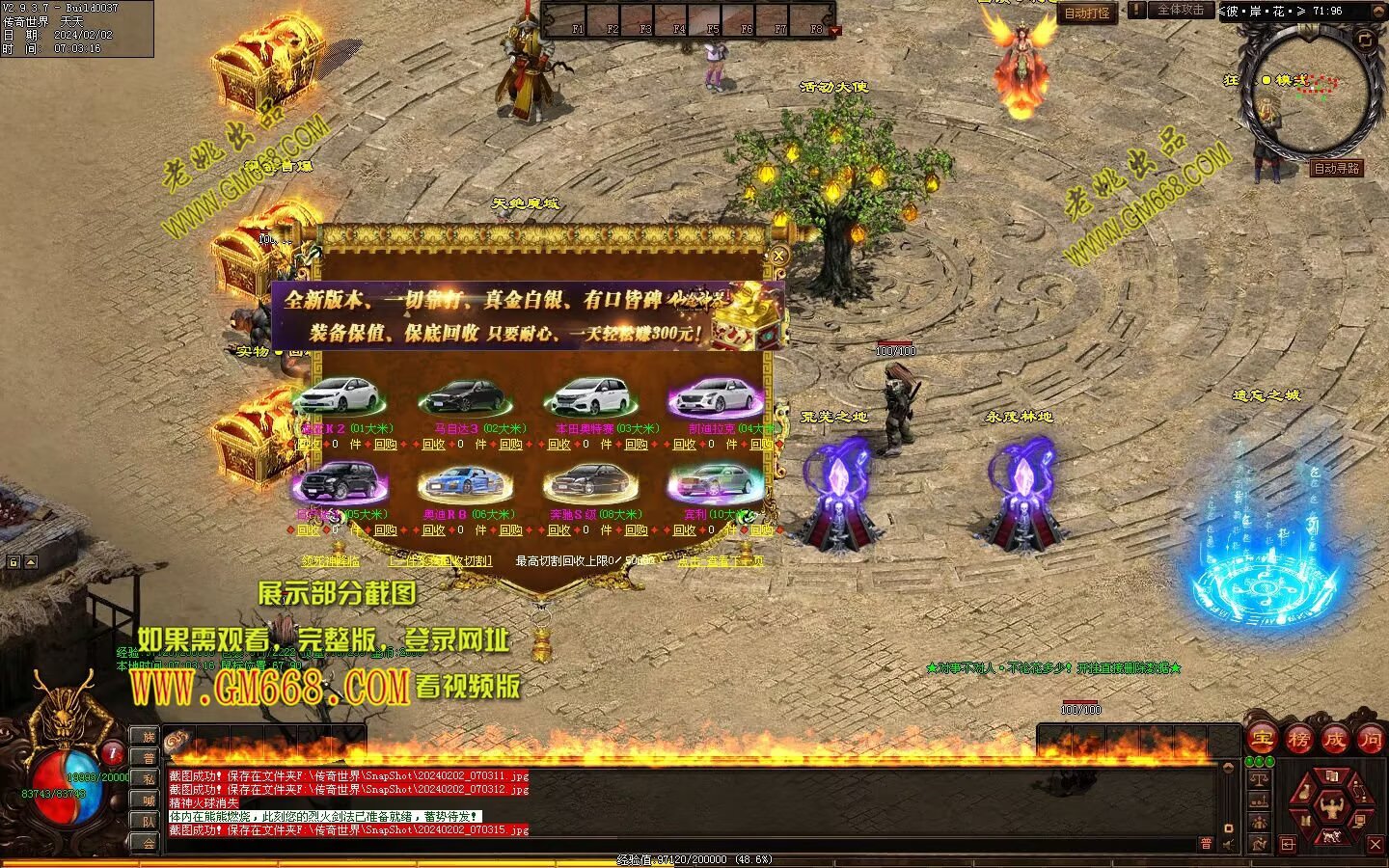Click the red info orb icon
The height and width of the screenshot is (868, 1389).
pyautogui.click(x=113, y=753)
